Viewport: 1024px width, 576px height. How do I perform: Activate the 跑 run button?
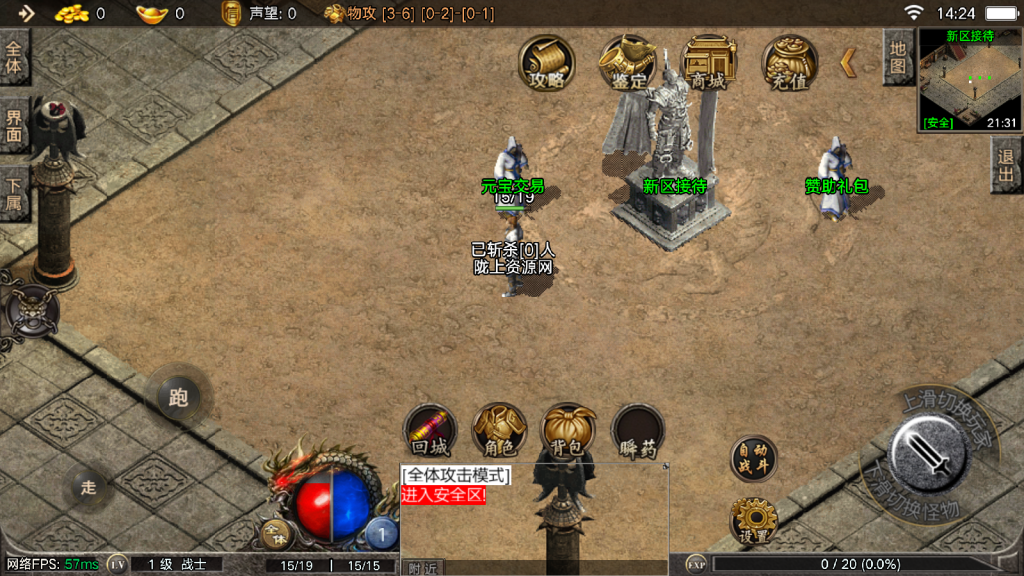tap(179, 398)
